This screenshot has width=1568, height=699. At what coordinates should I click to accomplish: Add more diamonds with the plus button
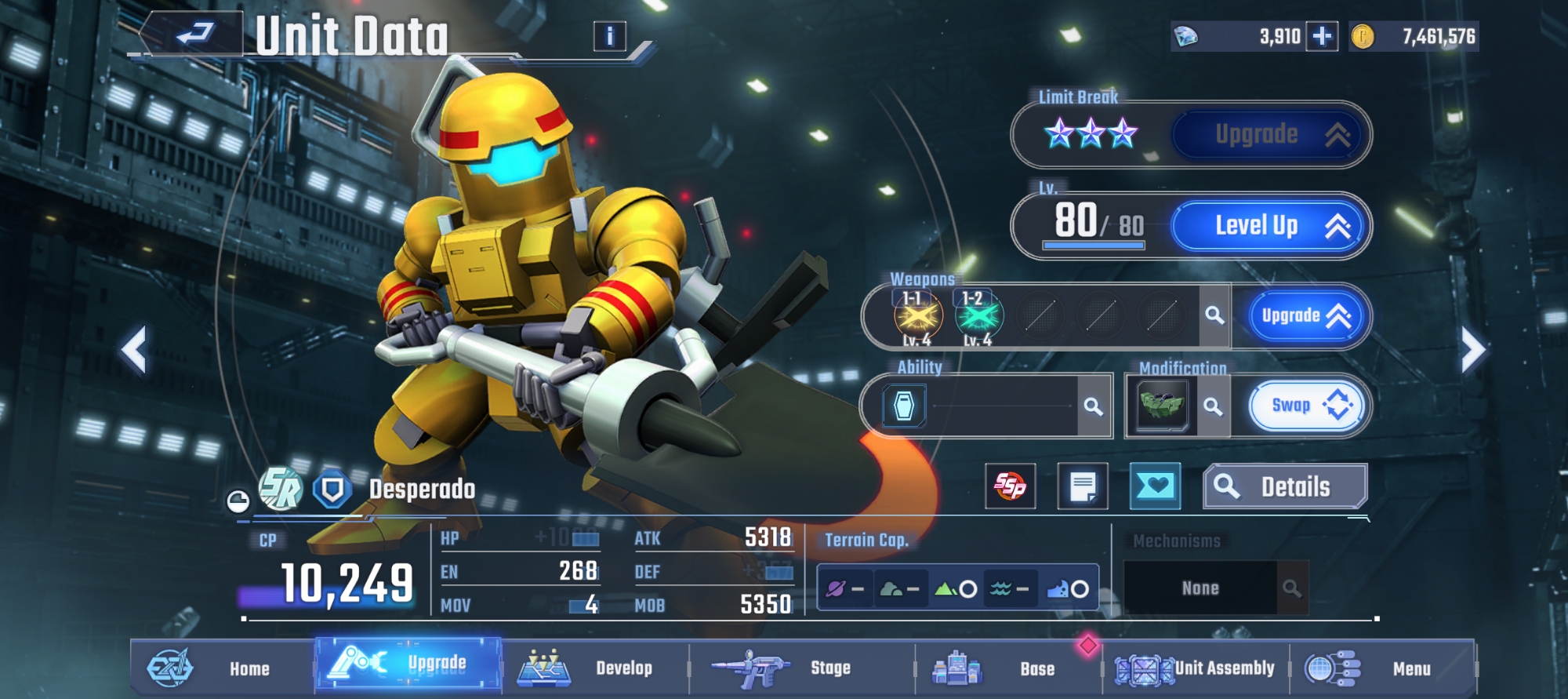1322,37
